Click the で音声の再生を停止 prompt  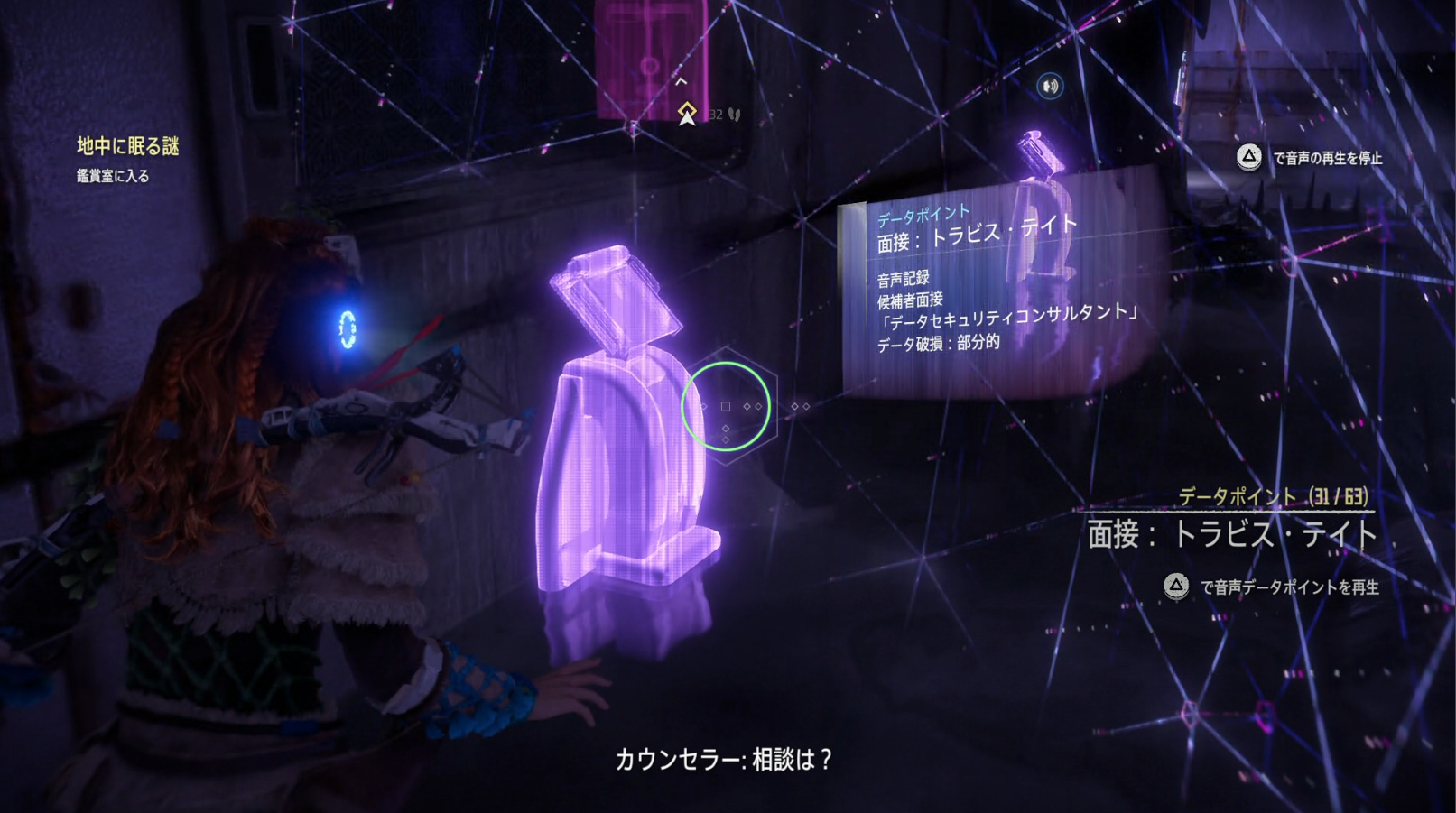[1331, 155]
